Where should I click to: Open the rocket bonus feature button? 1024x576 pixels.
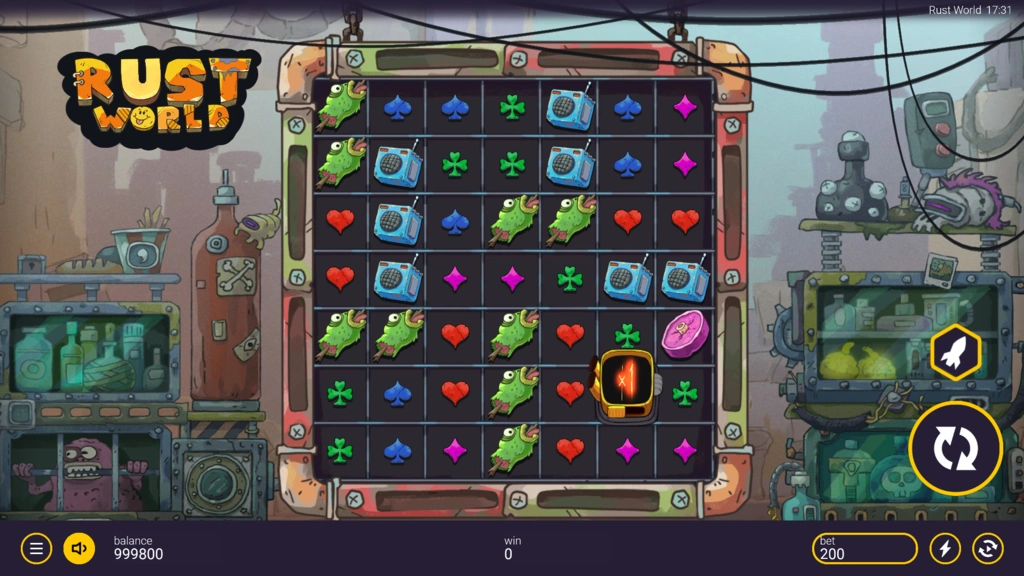point(955,352)
